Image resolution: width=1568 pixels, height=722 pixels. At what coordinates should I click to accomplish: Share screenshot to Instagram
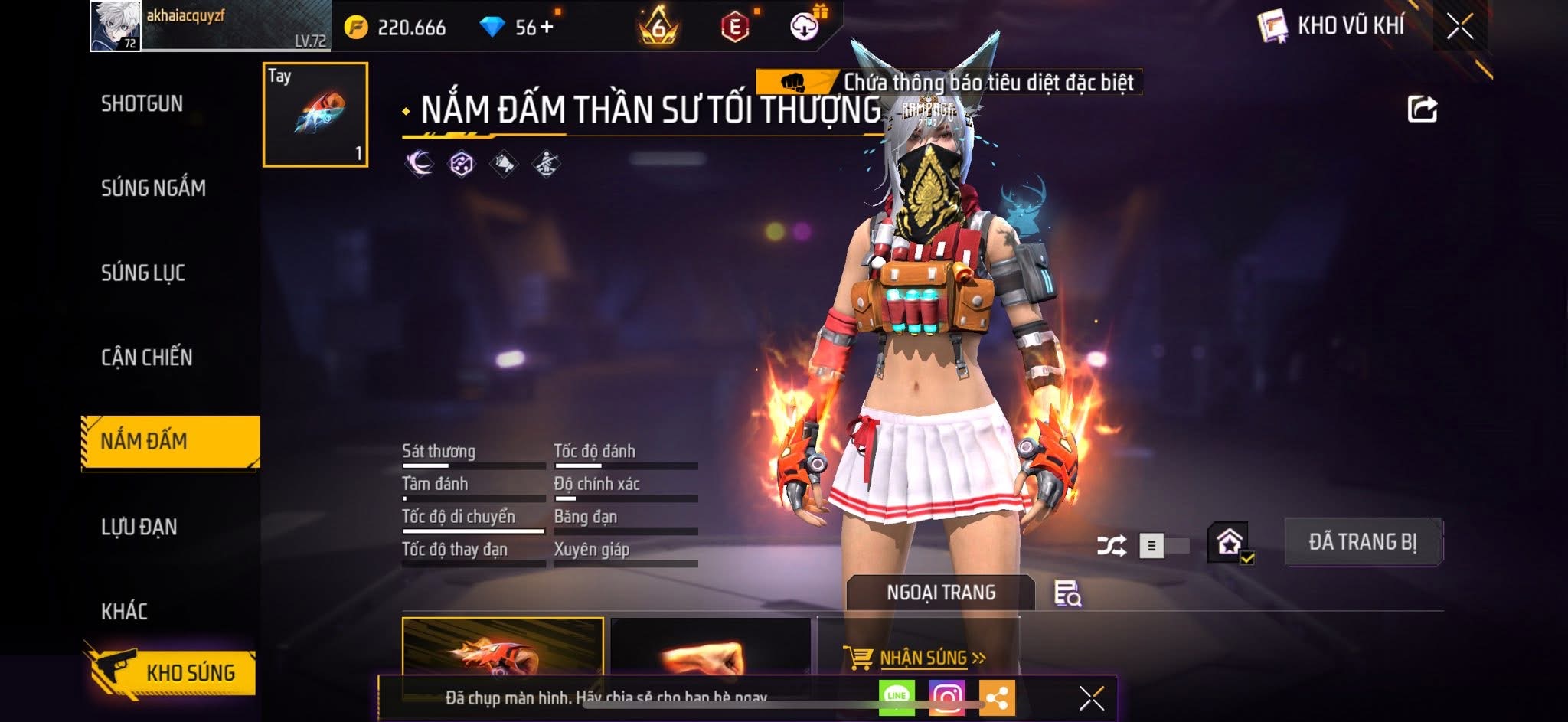tap(946, 697)
